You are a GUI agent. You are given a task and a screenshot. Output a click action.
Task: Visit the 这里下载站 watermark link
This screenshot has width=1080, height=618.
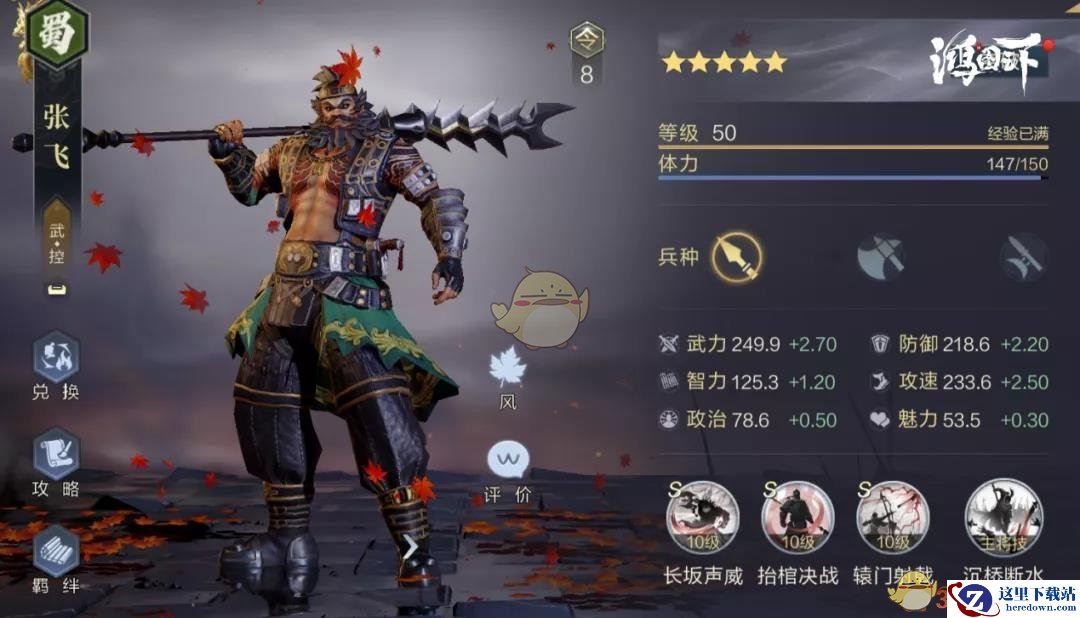(1012, 598)
